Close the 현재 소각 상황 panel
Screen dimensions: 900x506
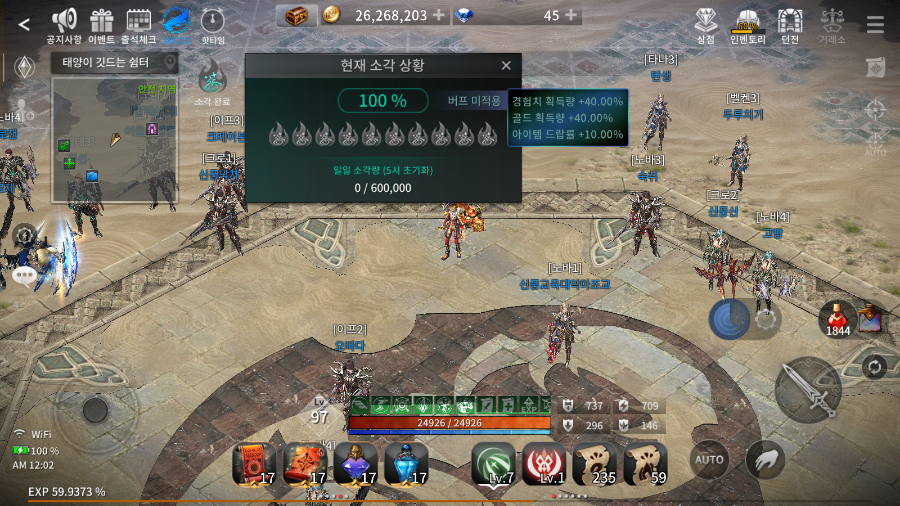(506, 66)
